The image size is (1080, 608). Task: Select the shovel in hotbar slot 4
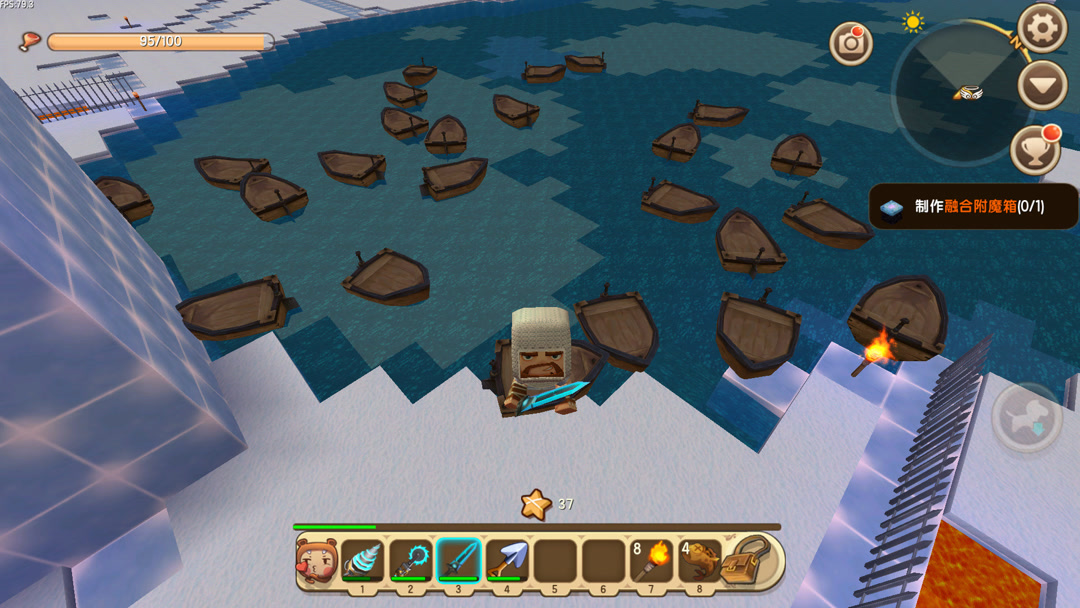[x=507, y=560]
